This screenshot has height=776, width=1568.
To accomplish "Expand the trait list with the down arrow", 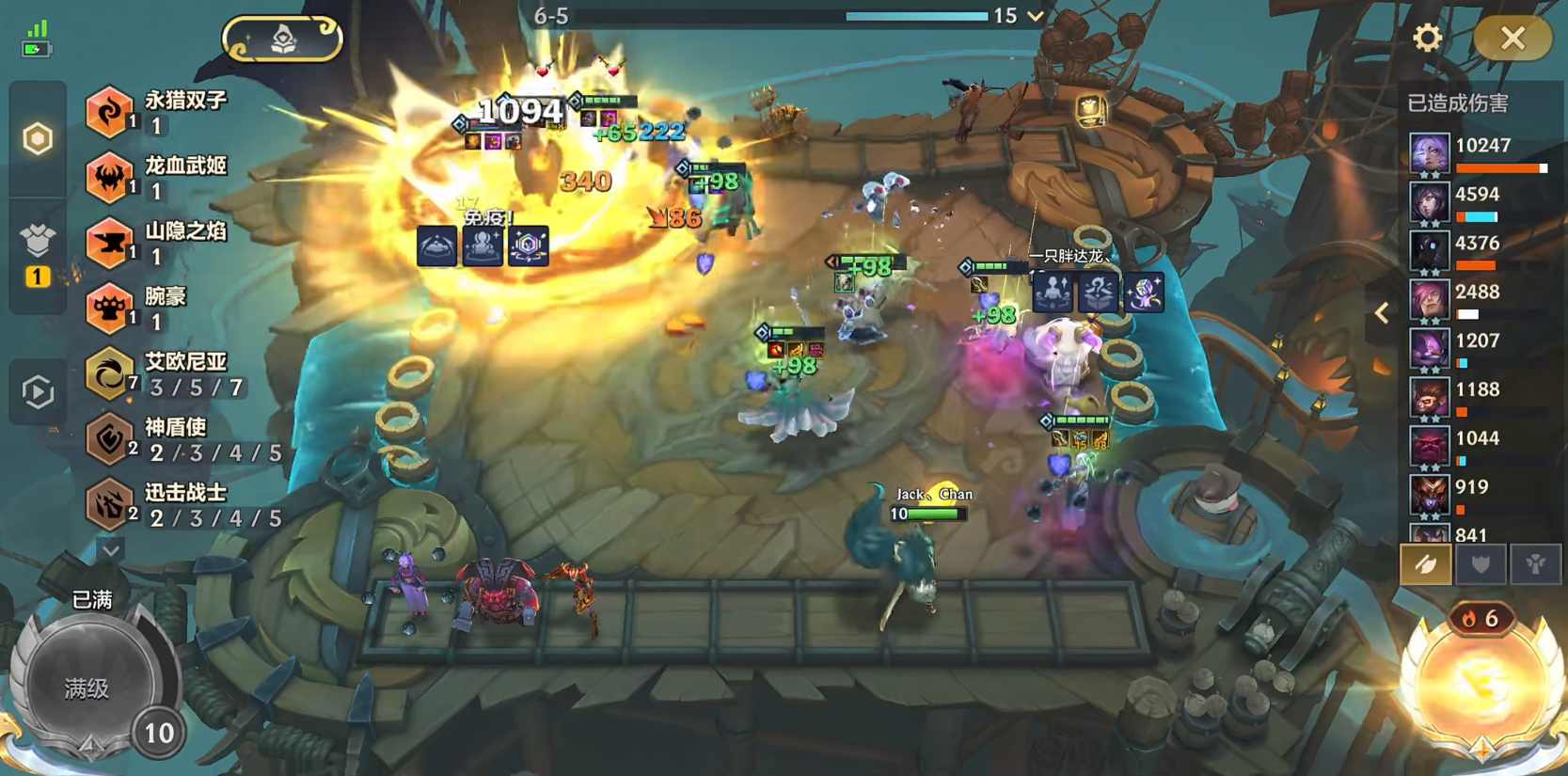I will pos(110,550).
